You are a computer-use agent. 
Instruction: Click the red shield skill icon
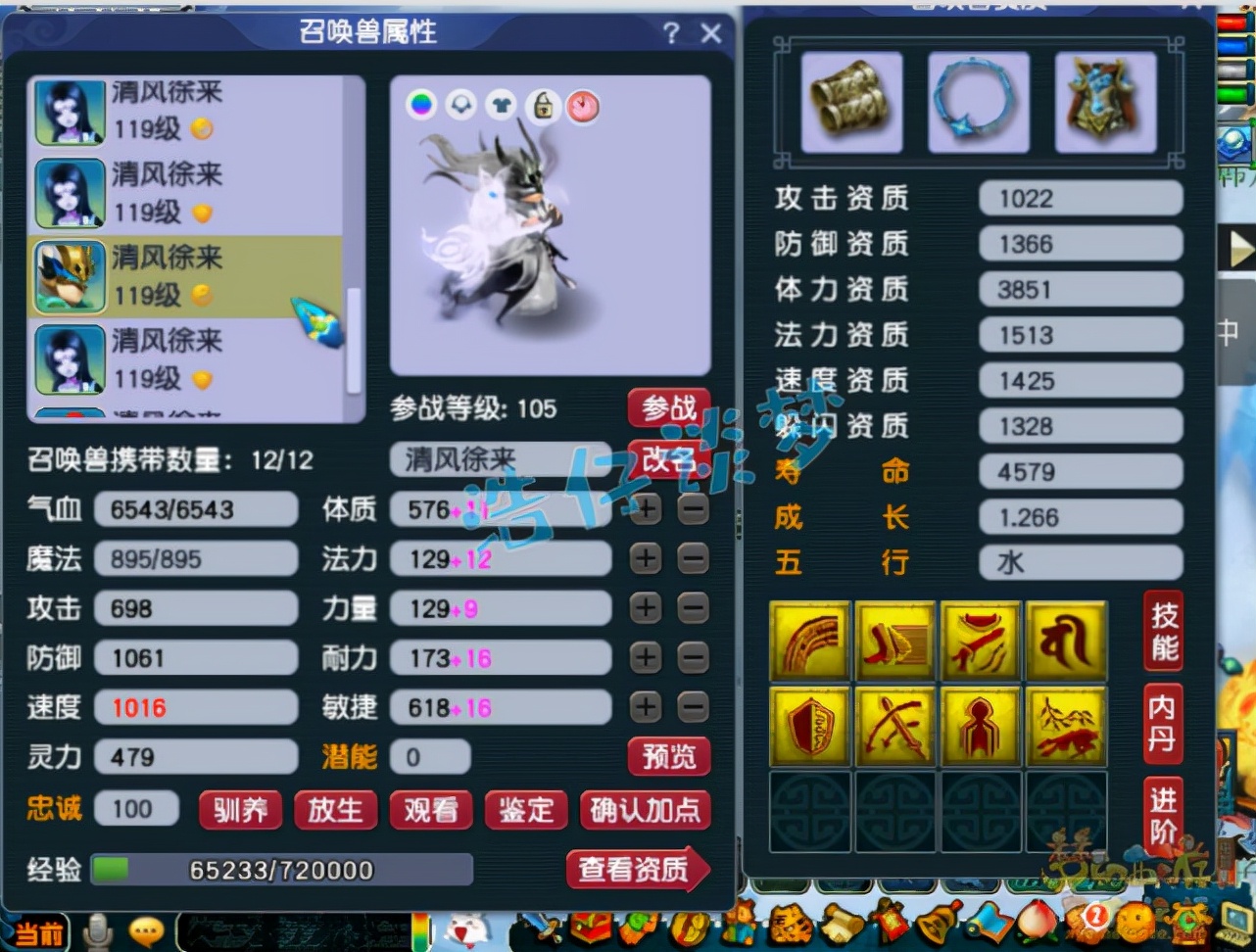click(x=809, y=727)
